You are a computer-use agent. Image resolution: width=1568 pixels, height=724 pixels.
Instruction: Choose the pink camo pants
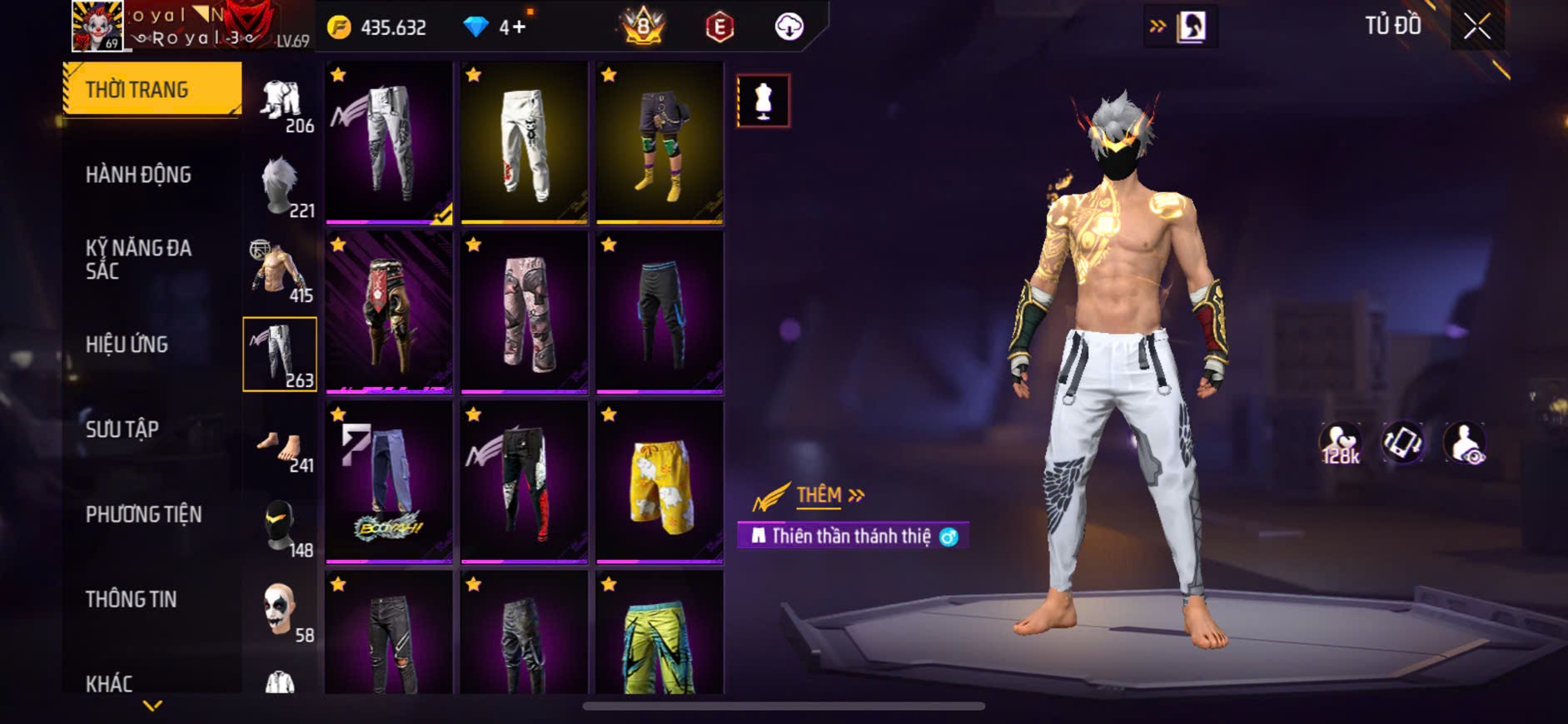point(525,312)
